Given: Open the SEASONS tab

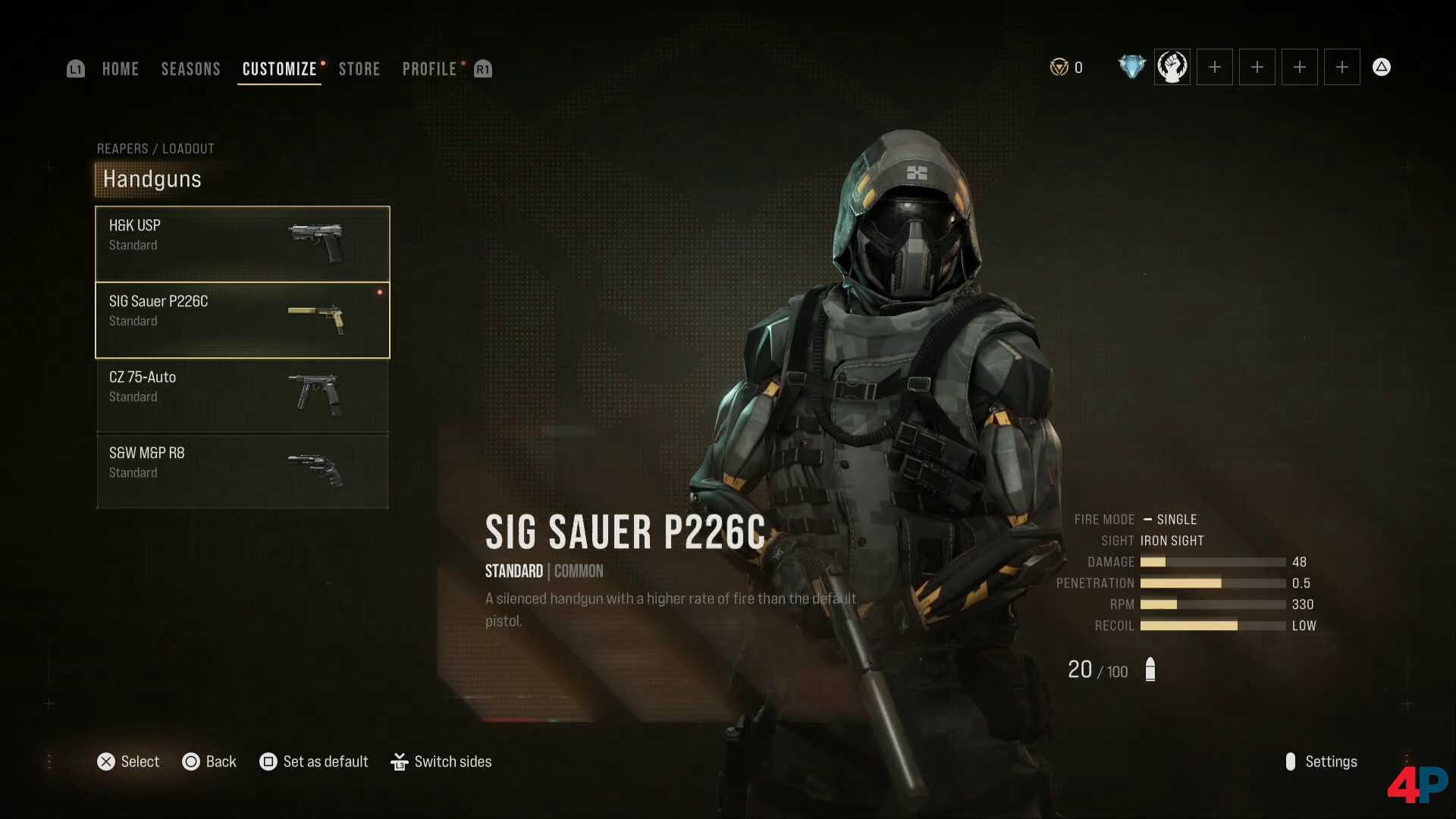Looking at the screenshot, I should pyautogui.click(x=190, y=69).
